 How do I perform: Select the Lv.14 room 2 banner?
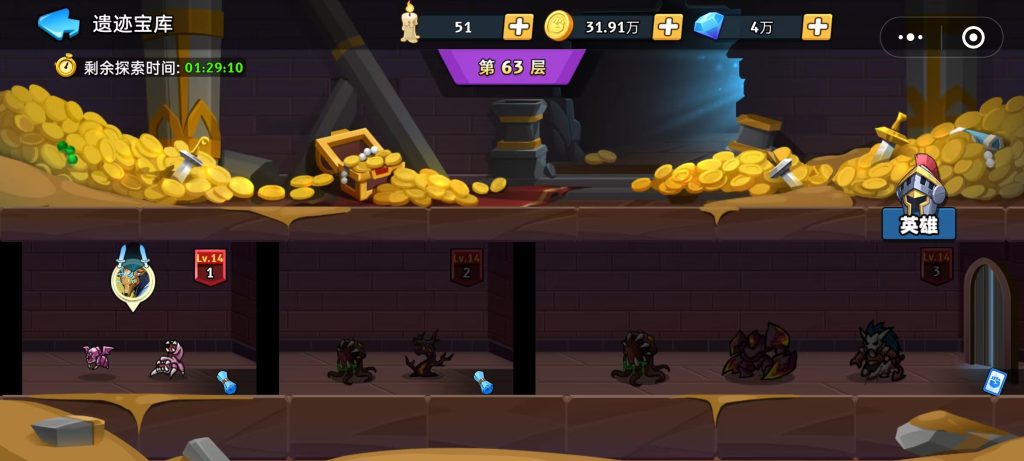(466, 267)
